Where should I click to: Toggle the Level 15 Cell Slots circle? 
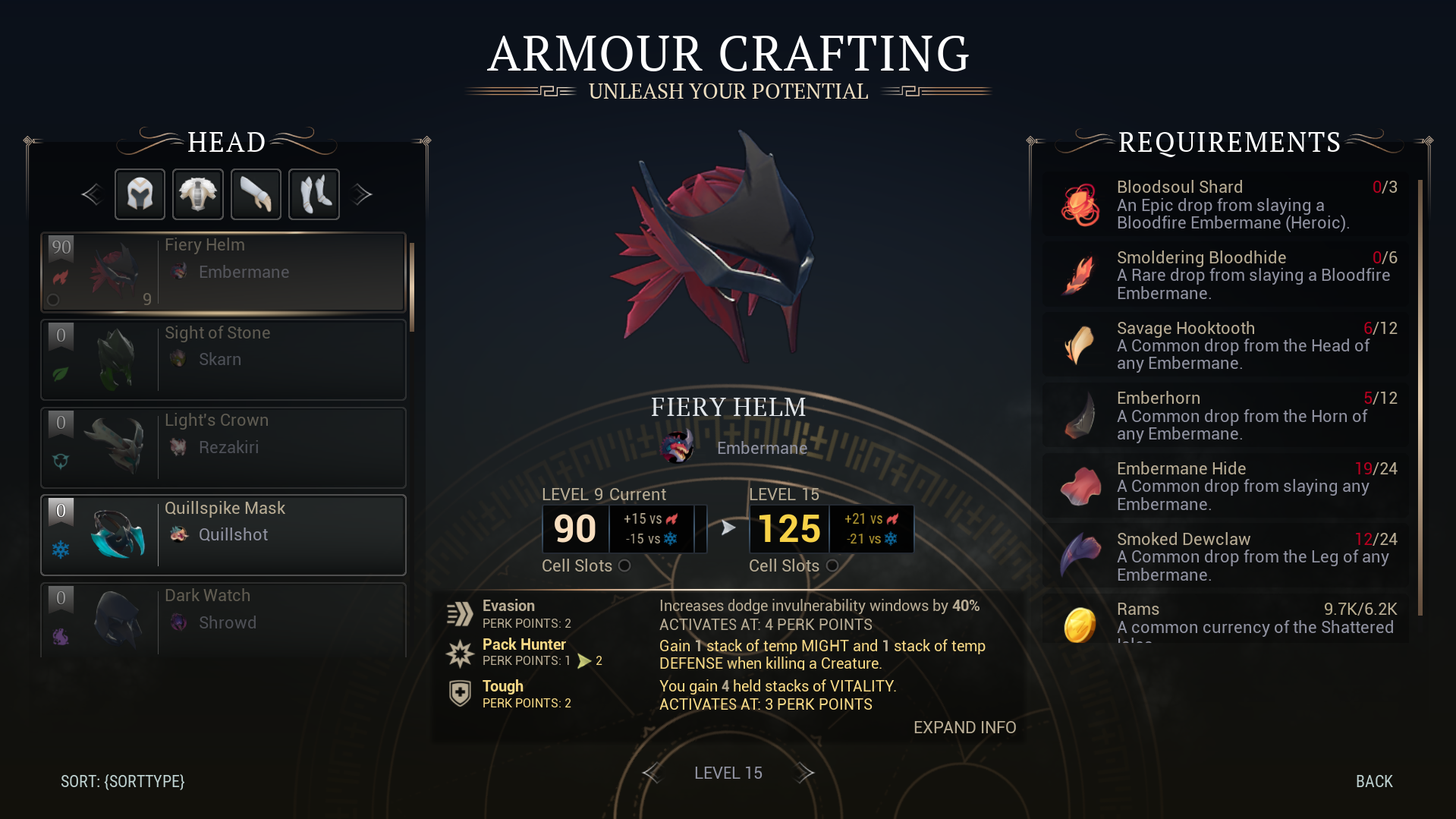click(x=832, y=565)
